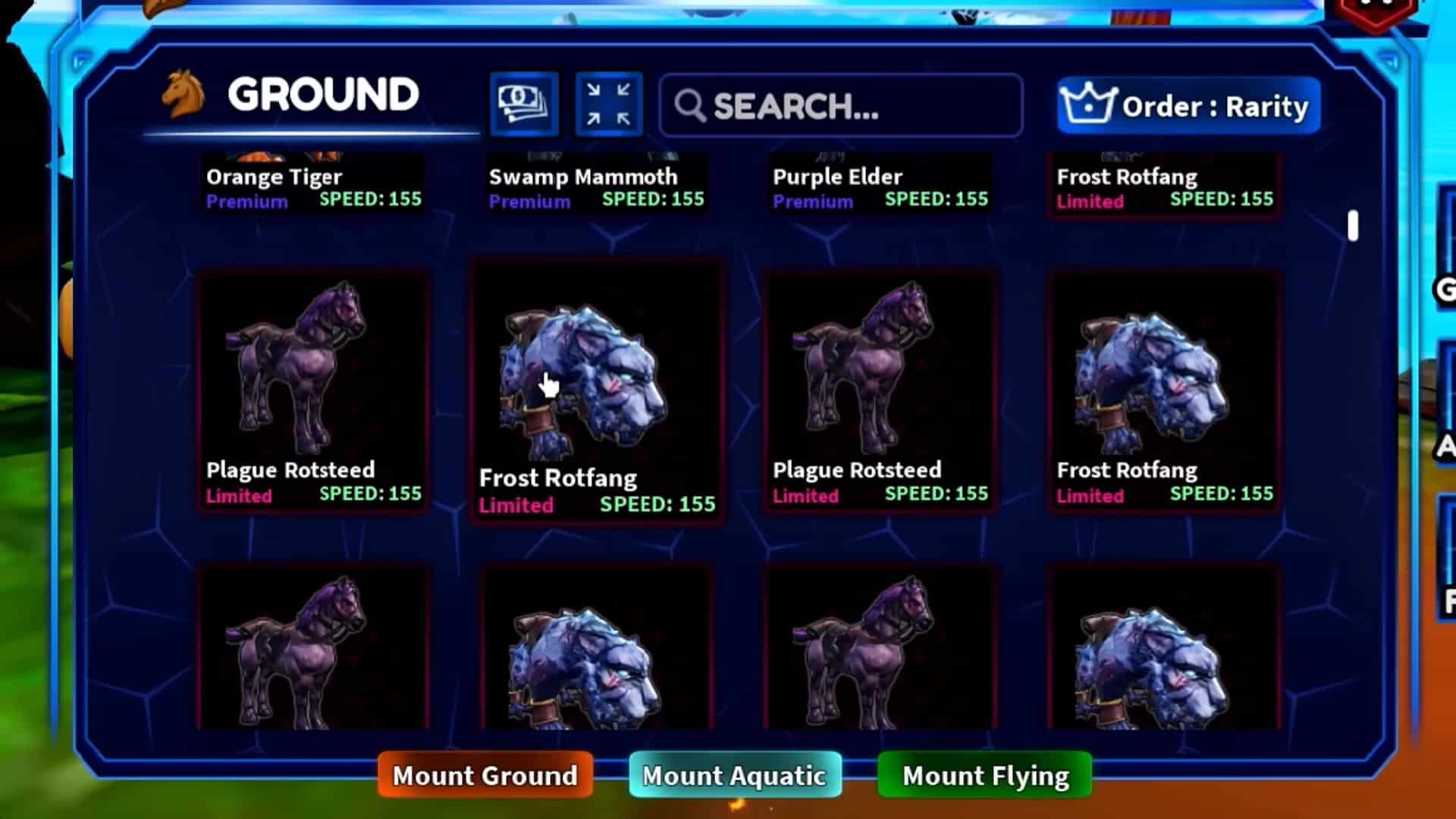Screen dimensions: 1456x819
Task: Toggle selection of the Purple Elder mount
Action: click(x=880, y=182)
